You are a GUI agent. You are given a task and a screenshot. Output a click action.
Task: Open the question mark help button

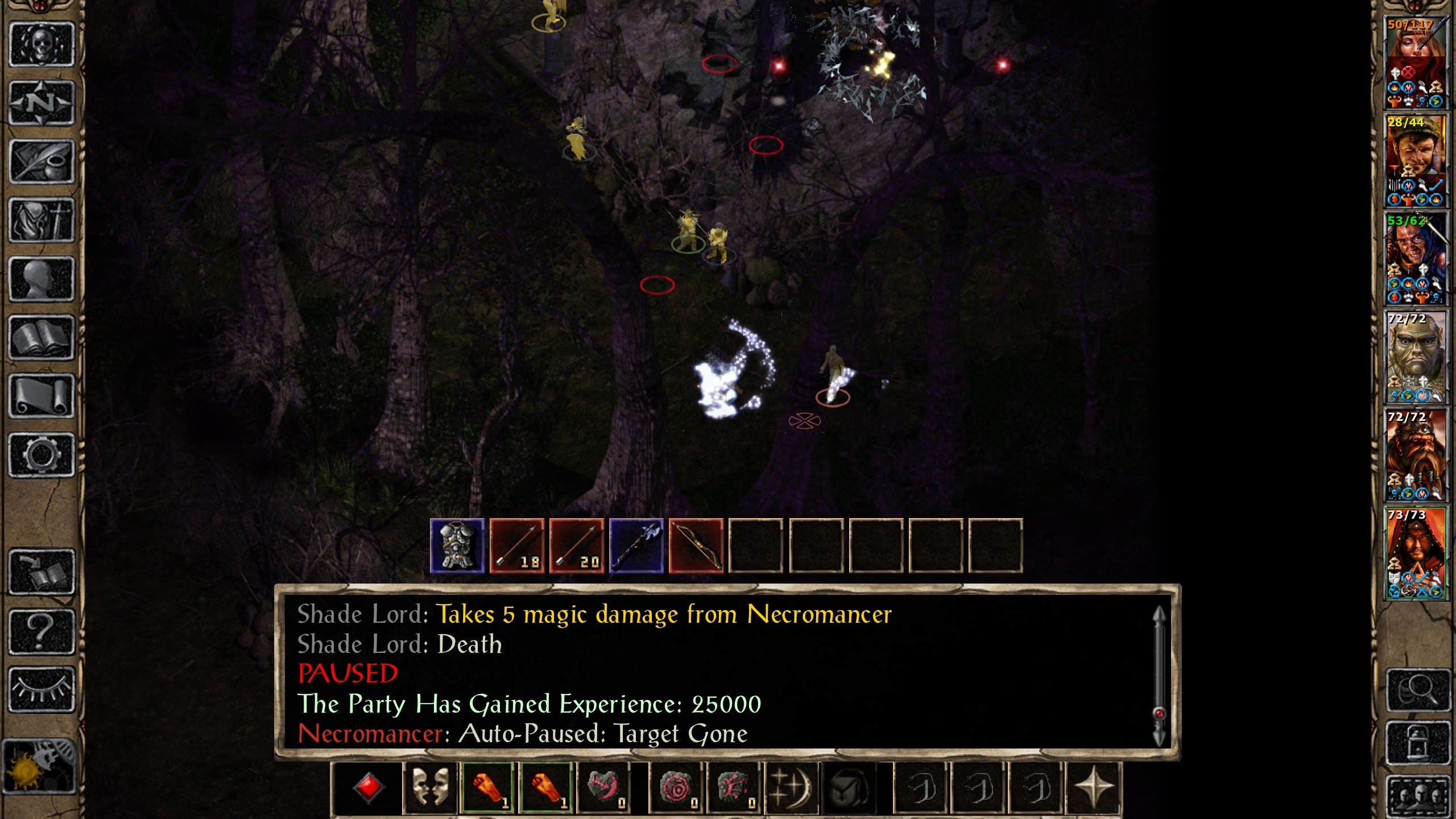(42, 631)
